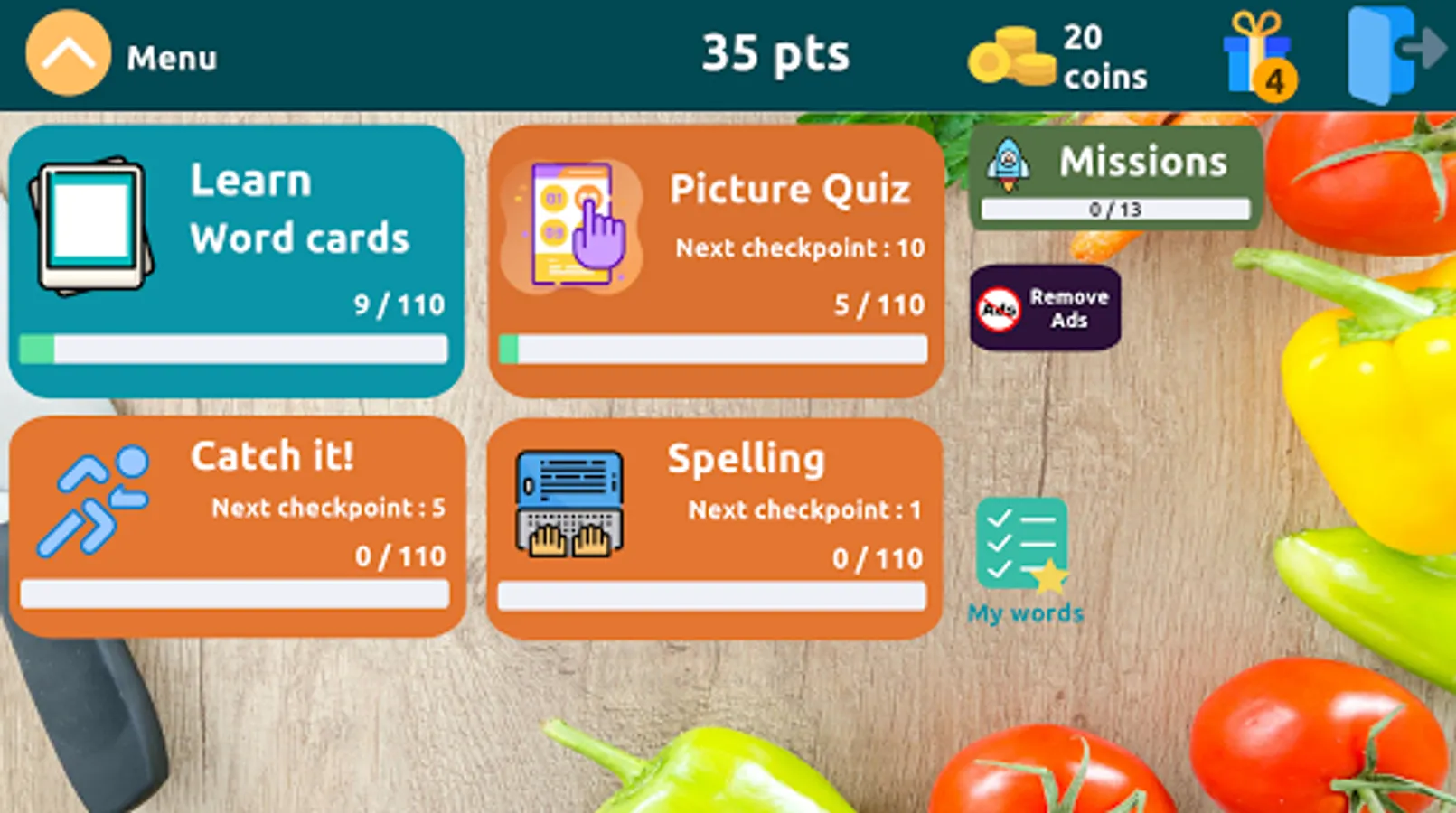Tap the 35 pts score display
Screen dimensions: 1456x813
point(775,52)
